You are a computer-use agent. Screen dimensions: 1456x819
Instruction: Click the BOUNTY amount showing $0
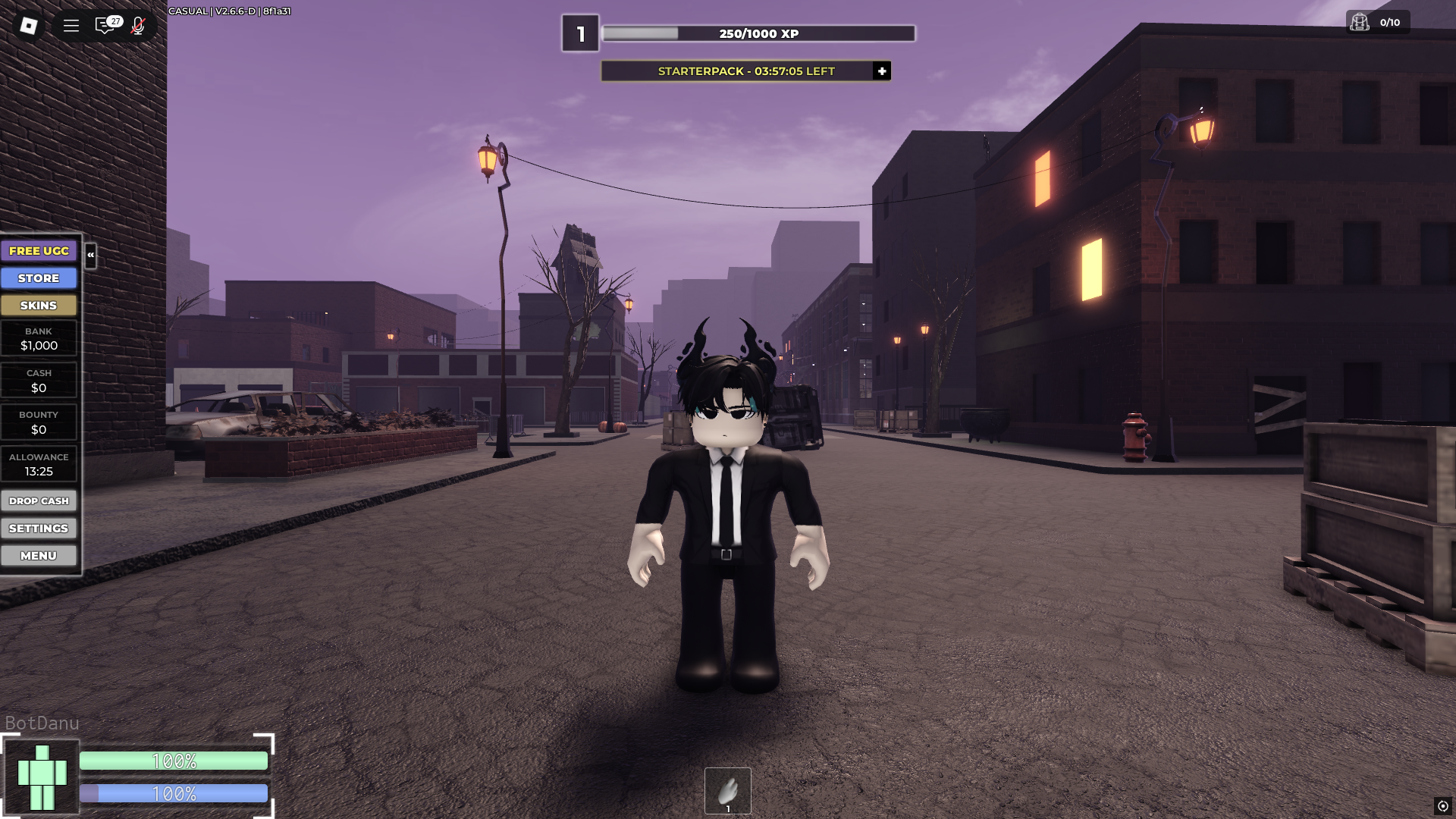(x=39, y=422)
